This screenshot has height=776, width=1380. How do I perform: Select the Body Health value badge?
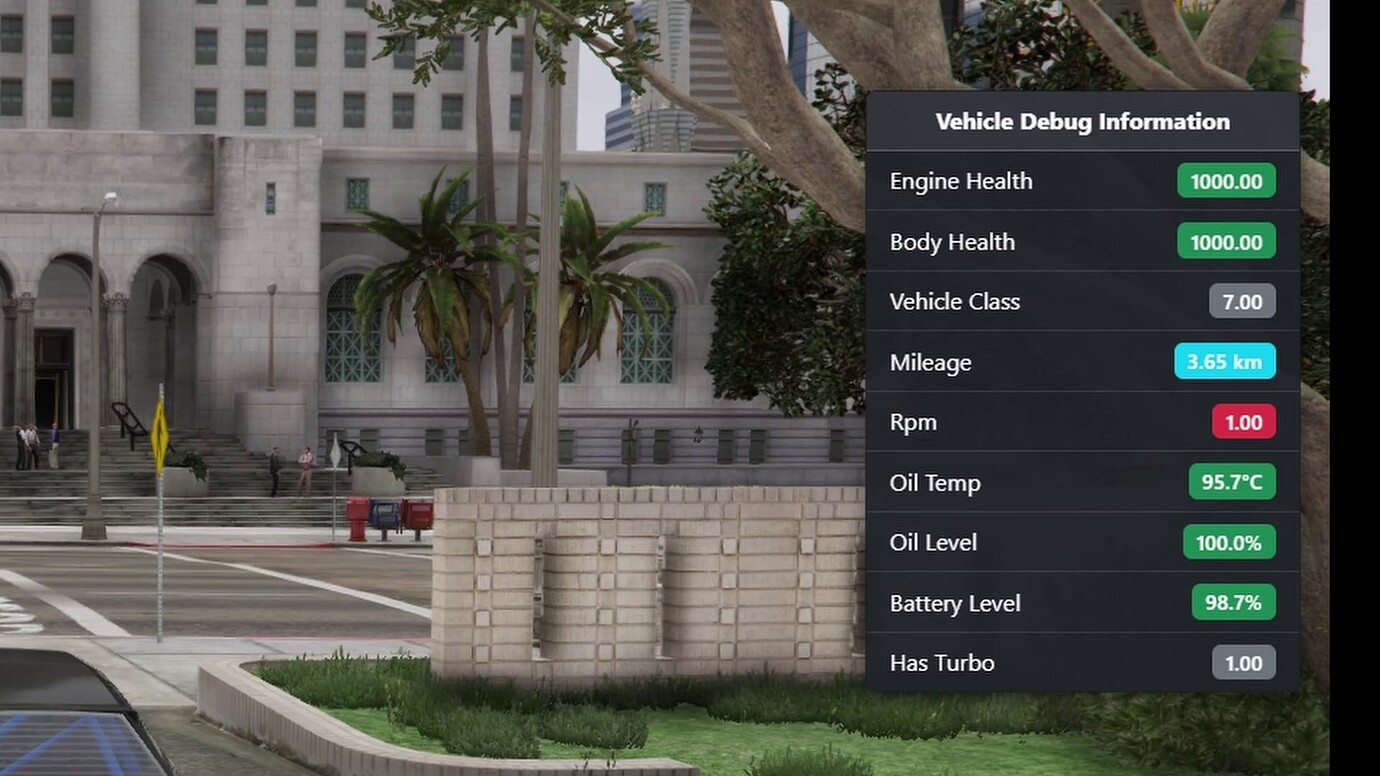coord(1225,241)
